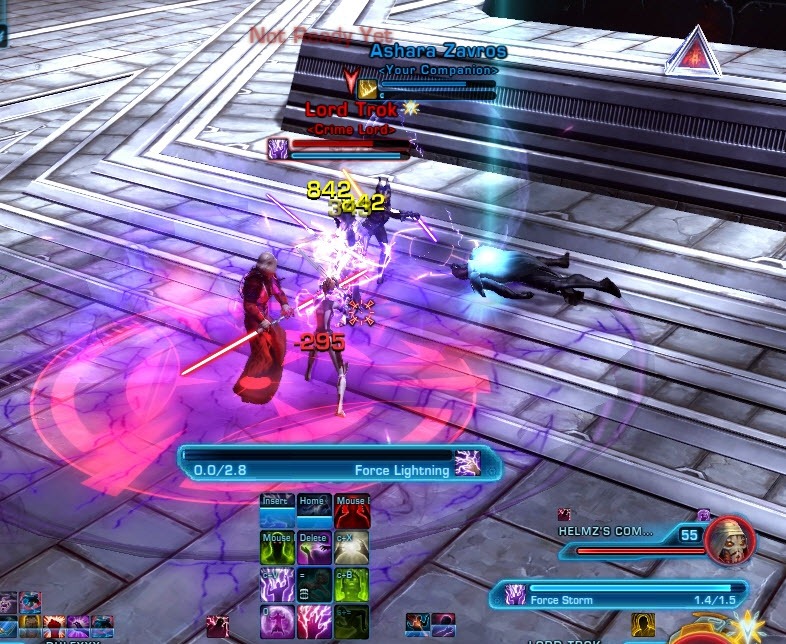The image size is (786, 644).
Task: Select the dark teal ability on the equals key
Action: tap(314, 585)
